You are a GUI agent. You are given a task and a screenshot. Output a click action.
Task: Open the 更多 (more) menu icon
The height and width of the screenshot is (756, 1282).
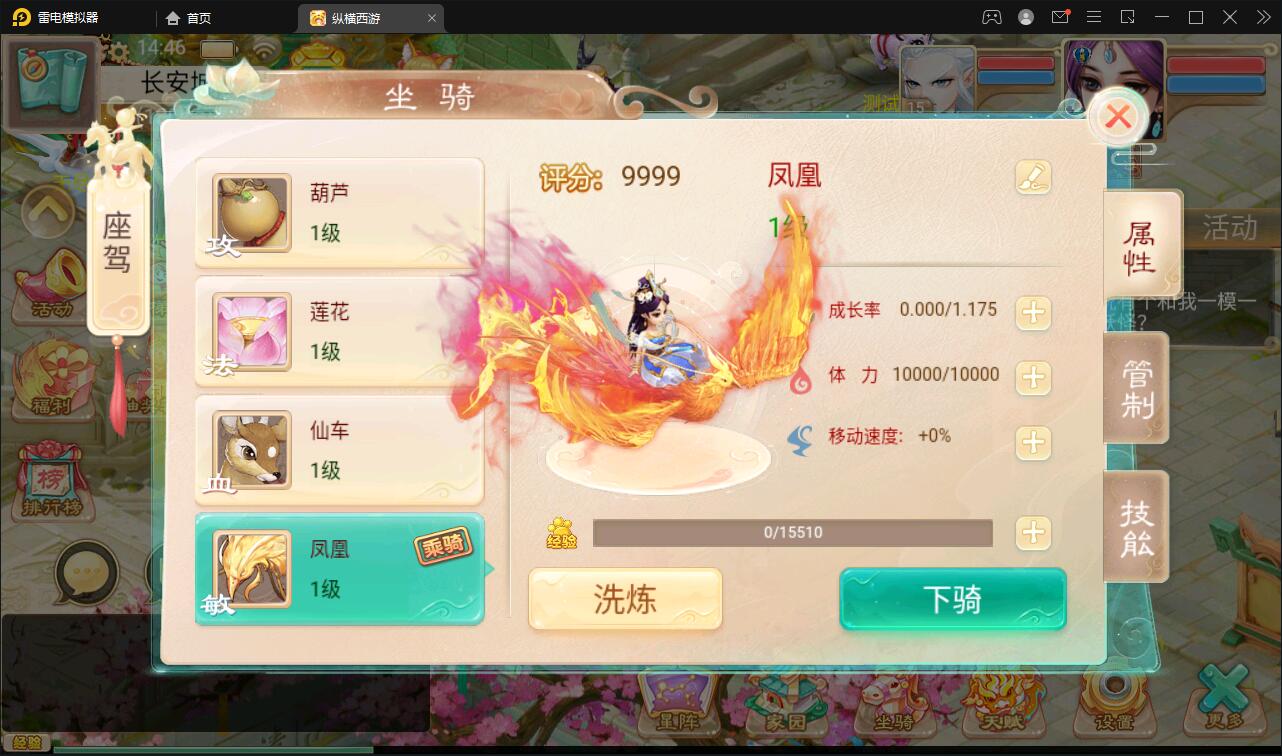pyautogui.click(x=1222, y=716)
